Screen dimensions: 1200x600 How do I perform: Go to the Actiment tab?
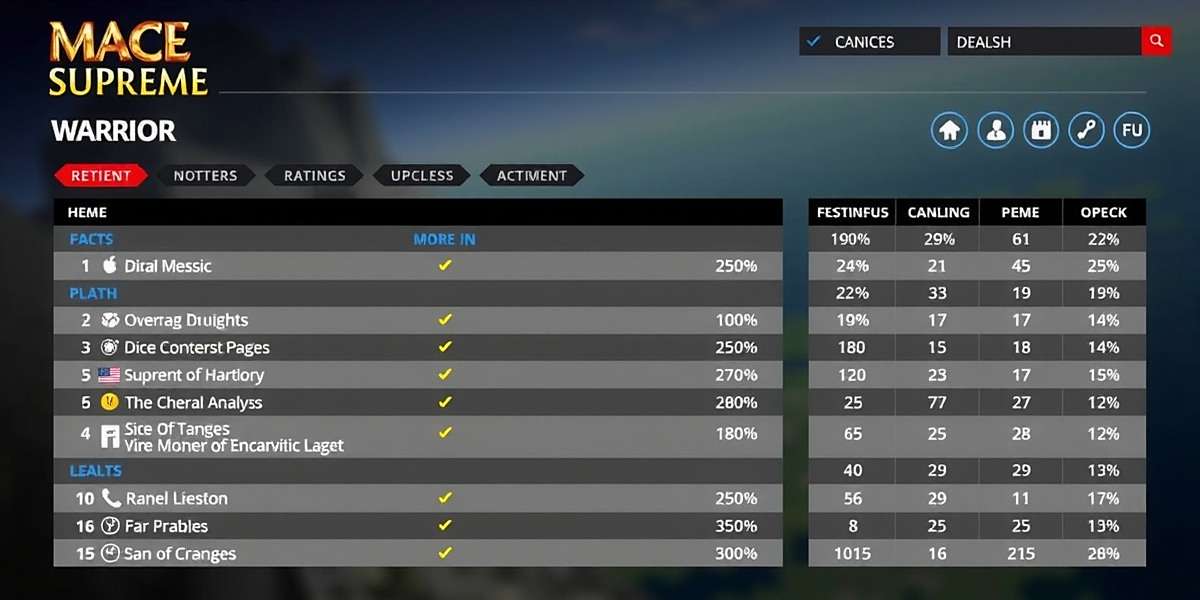(531, 175)
